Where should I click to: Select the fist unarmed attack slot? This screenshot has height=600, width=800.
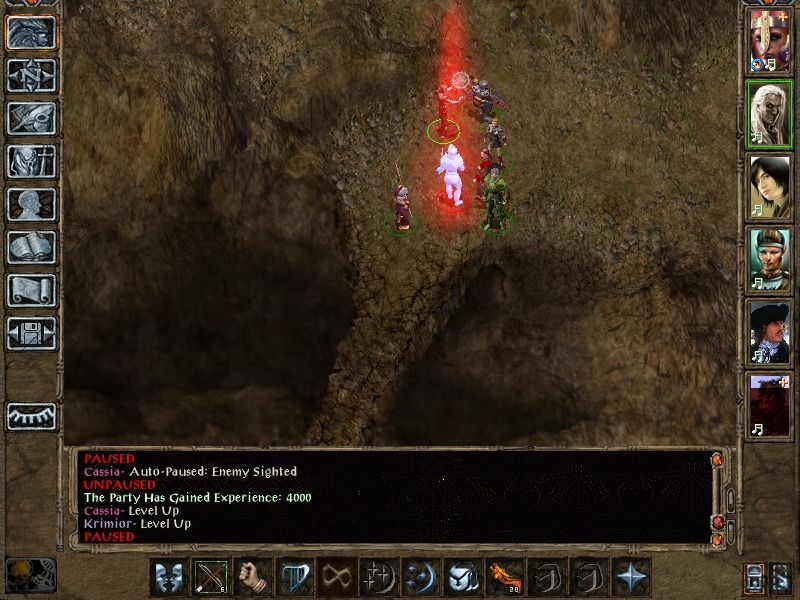pyautogui.click(x=254, y=578)
